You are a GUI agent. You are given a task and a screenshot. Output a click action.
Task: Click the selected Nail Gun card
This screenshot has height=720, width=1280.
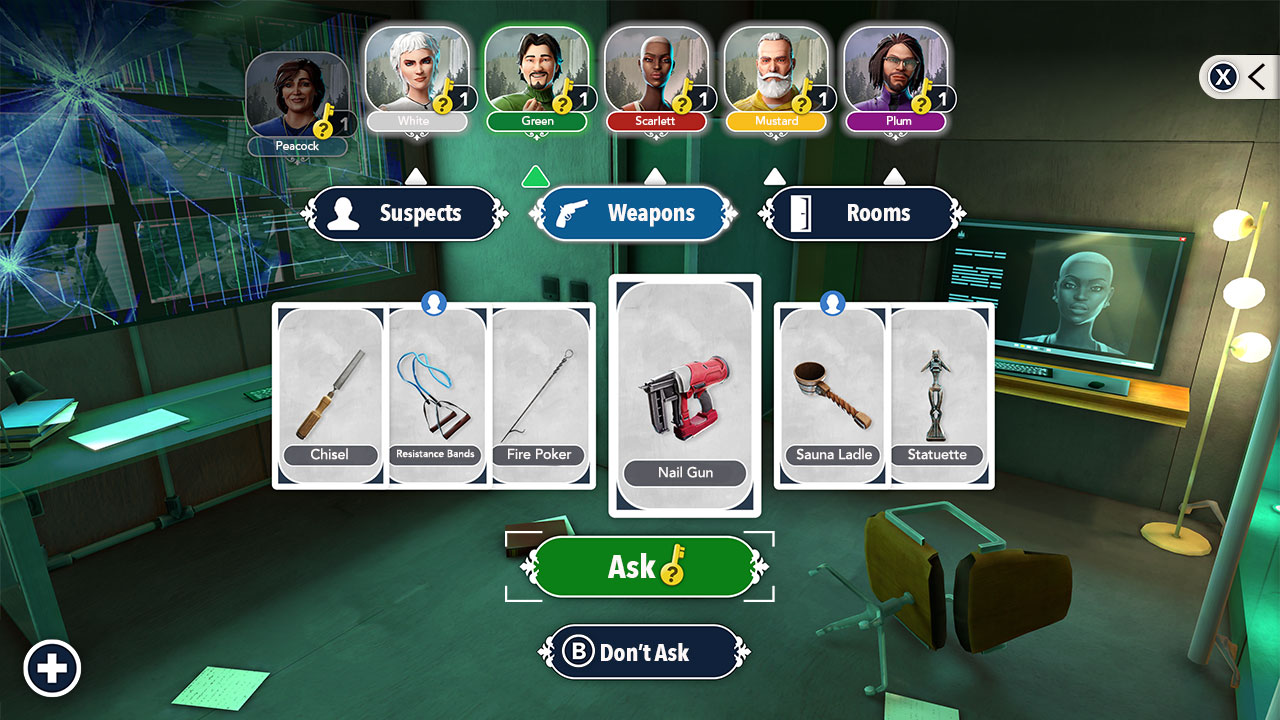684,393
